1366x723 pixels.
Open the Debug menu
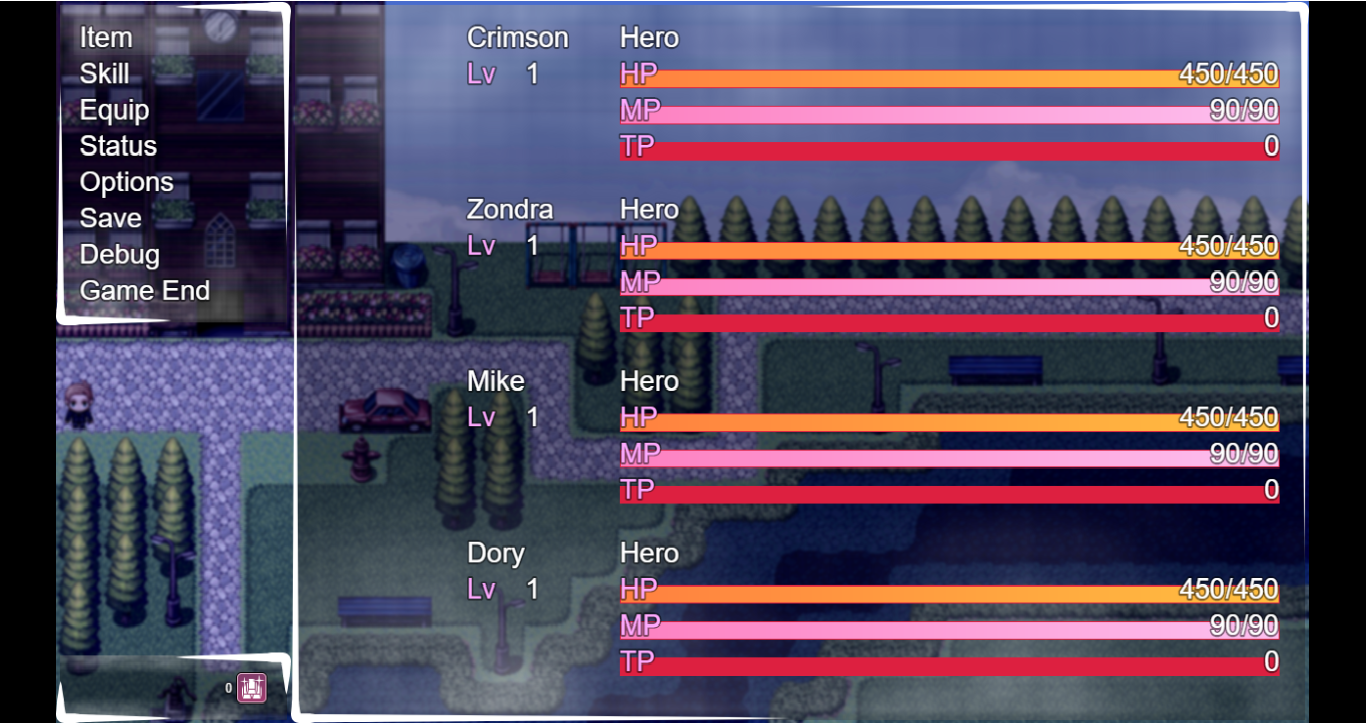(x=119, y=255)
